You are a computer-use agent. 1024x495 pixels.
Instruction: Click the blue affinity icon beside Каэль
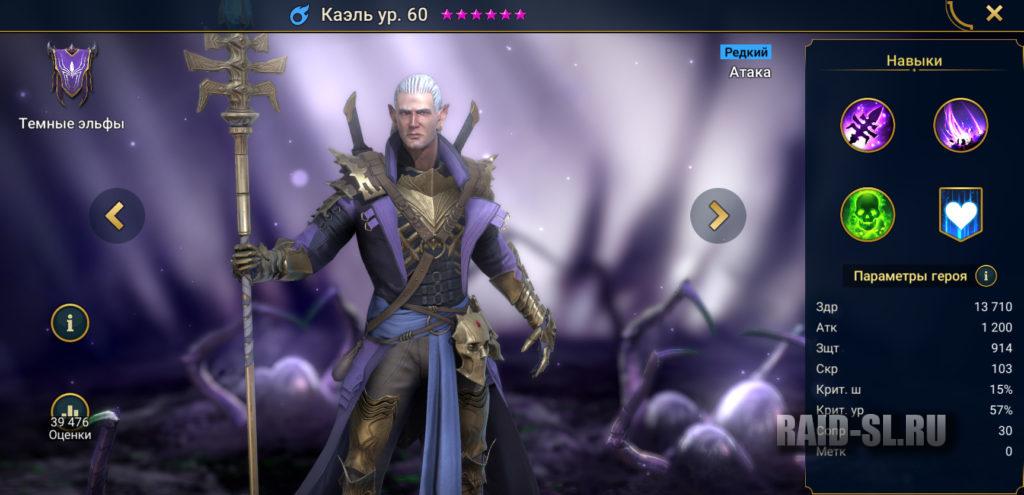[299, 14]
